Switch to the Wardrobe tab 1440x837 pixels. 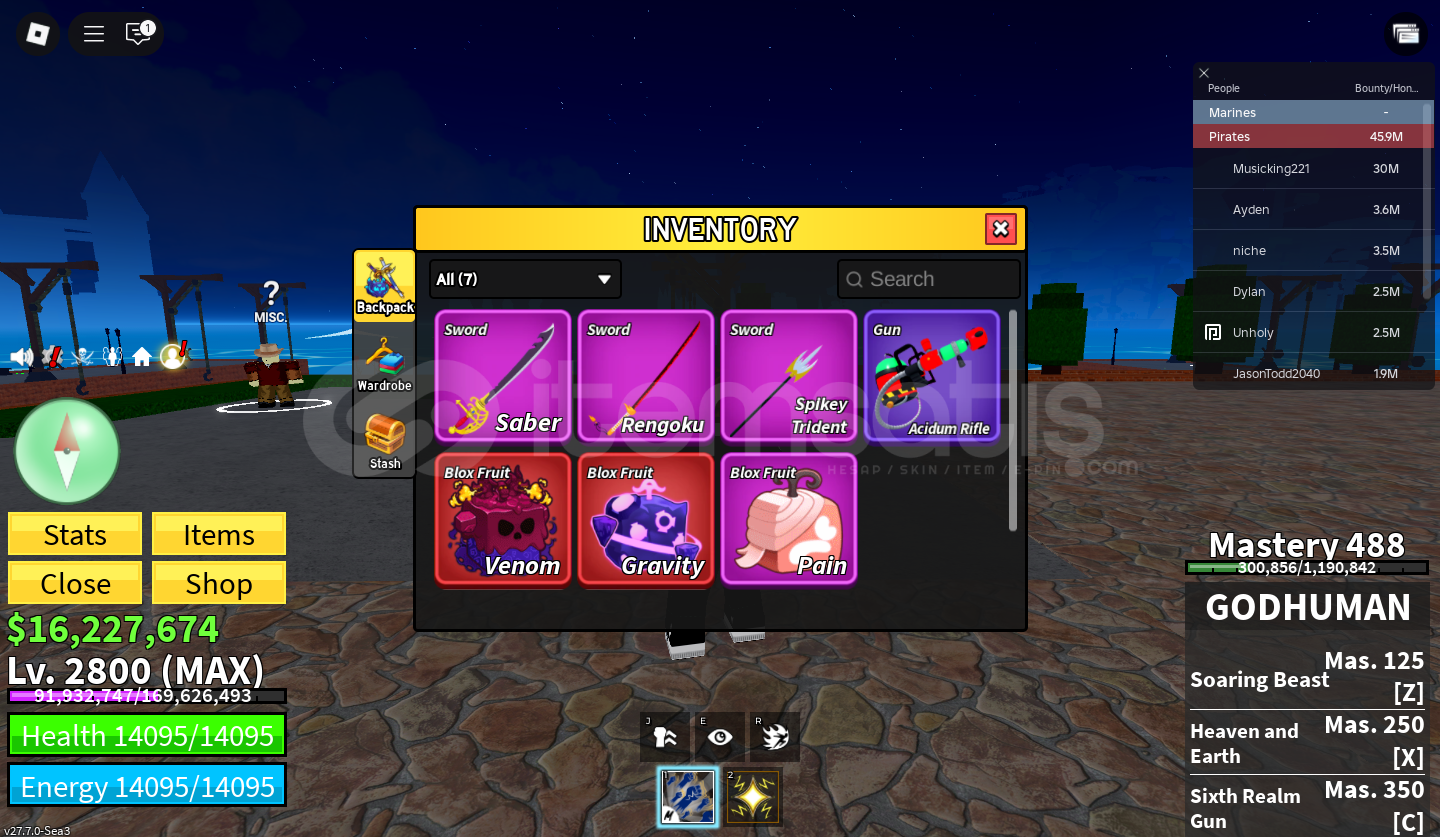tap(385, 362)
